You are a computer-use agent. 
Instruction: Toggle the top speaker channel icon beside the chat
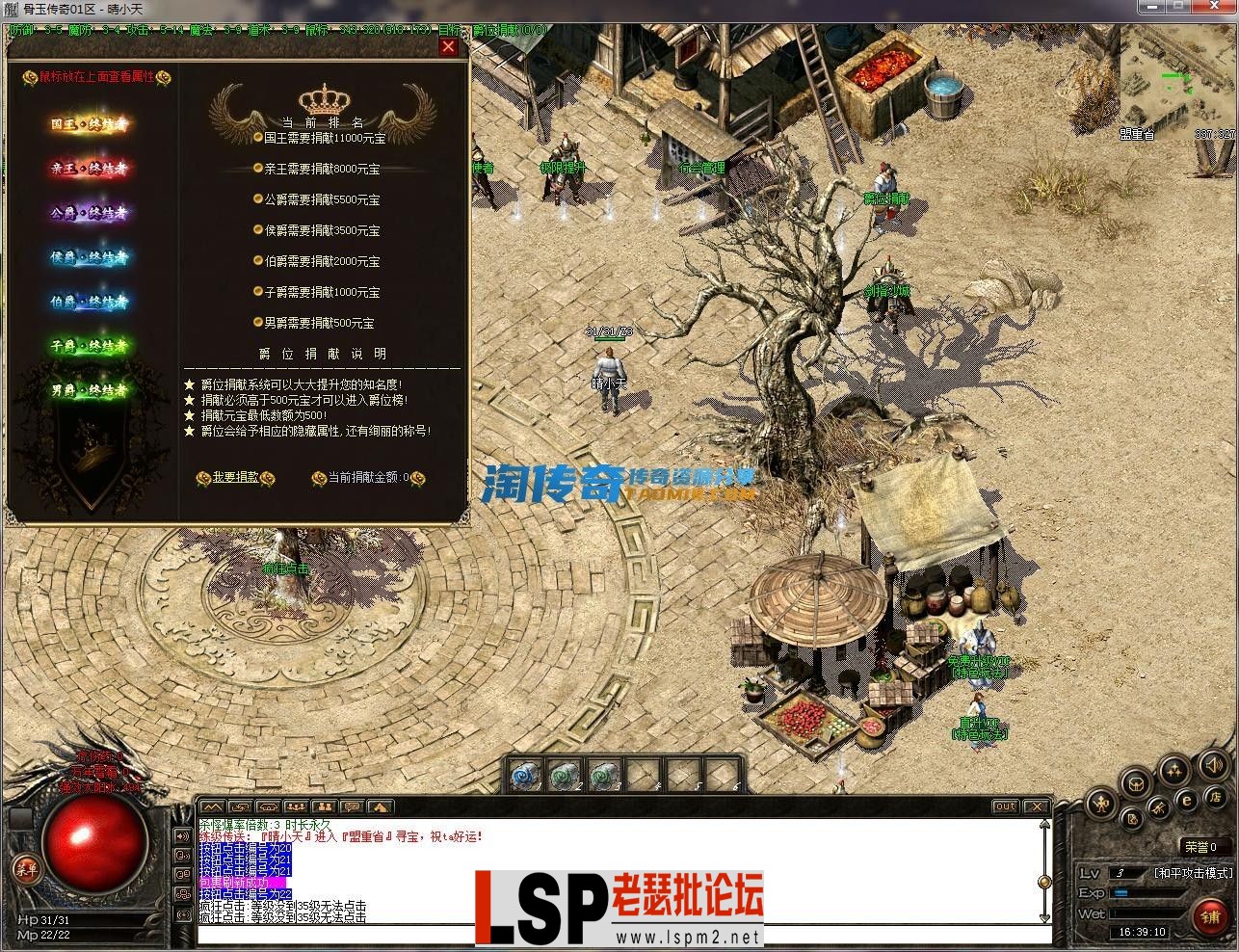point(183,836)
